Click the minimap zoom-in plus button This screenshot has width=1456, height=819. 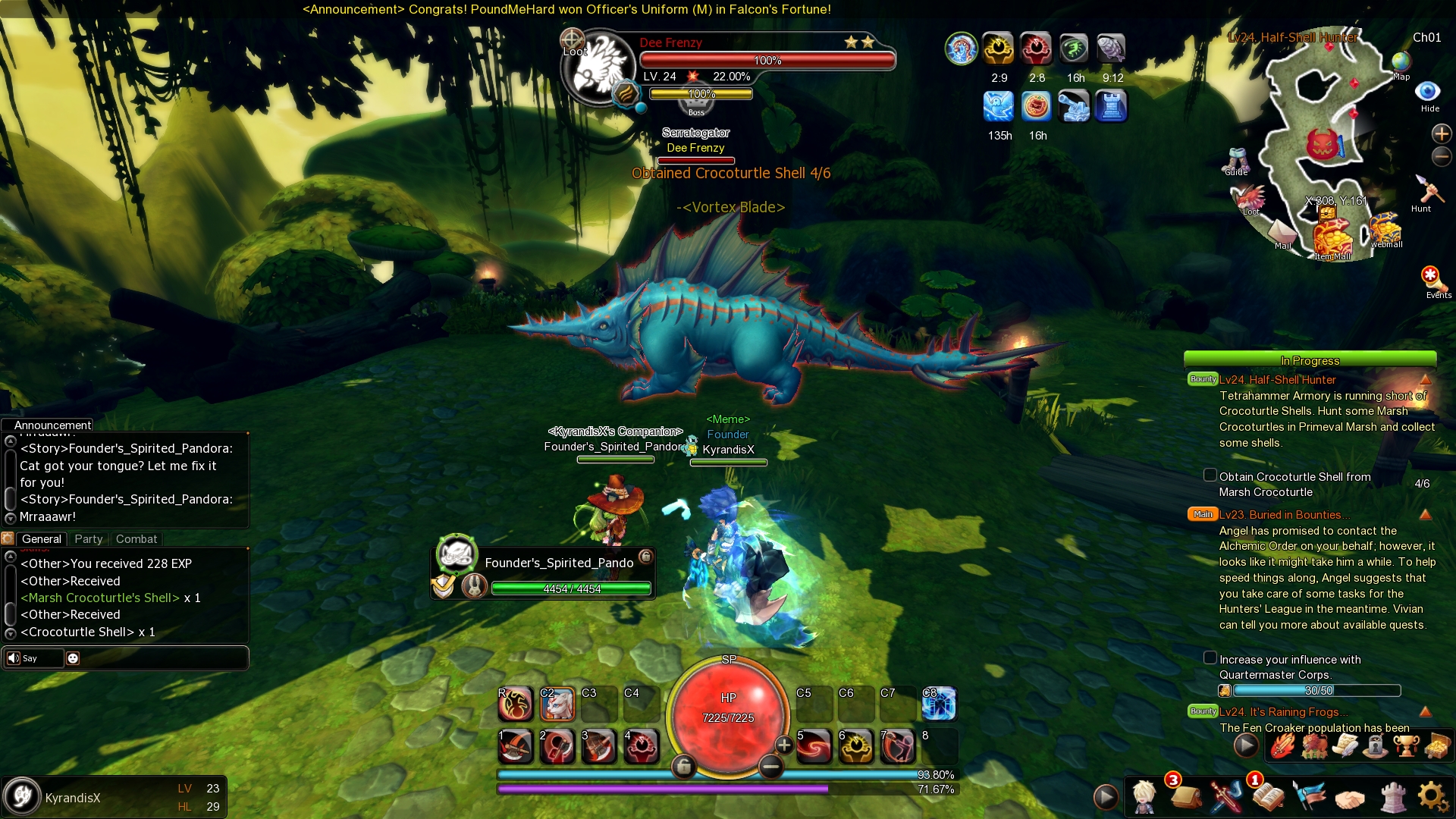(1442, 133)
